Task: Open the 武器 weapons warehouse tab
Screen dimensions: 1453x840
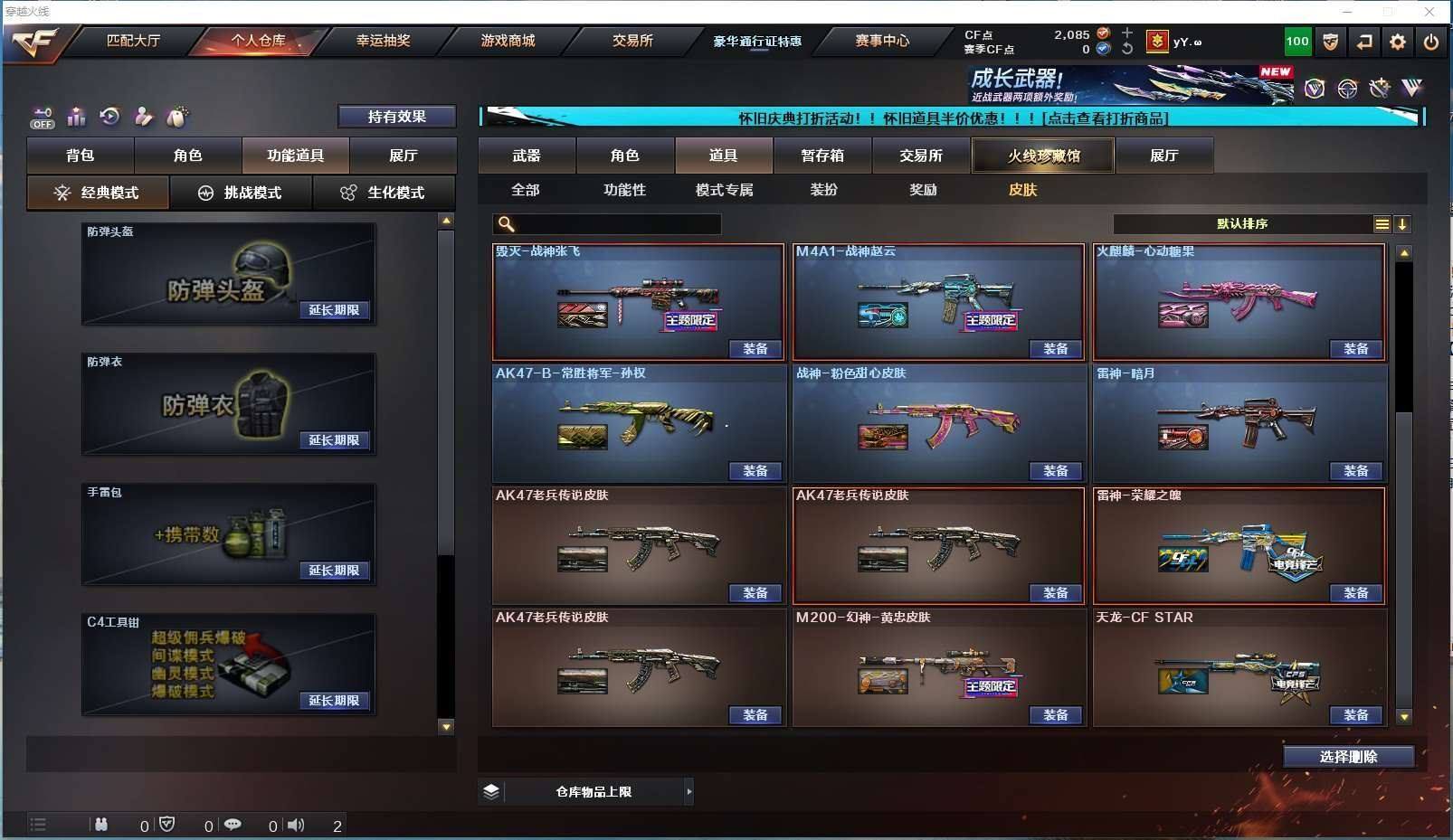Action: tap(527, 156)
